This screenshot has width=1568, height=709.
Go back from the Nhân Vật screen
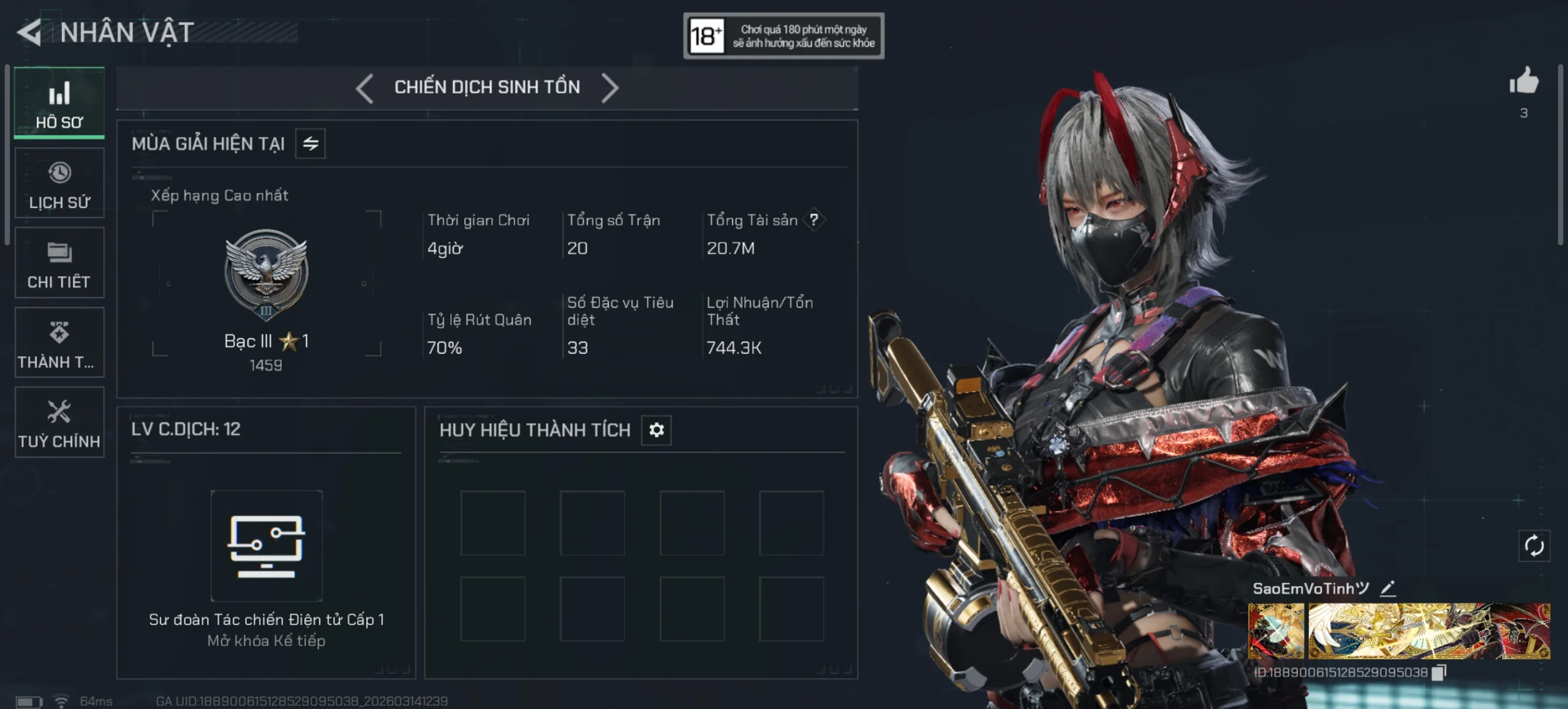[29, 32]
